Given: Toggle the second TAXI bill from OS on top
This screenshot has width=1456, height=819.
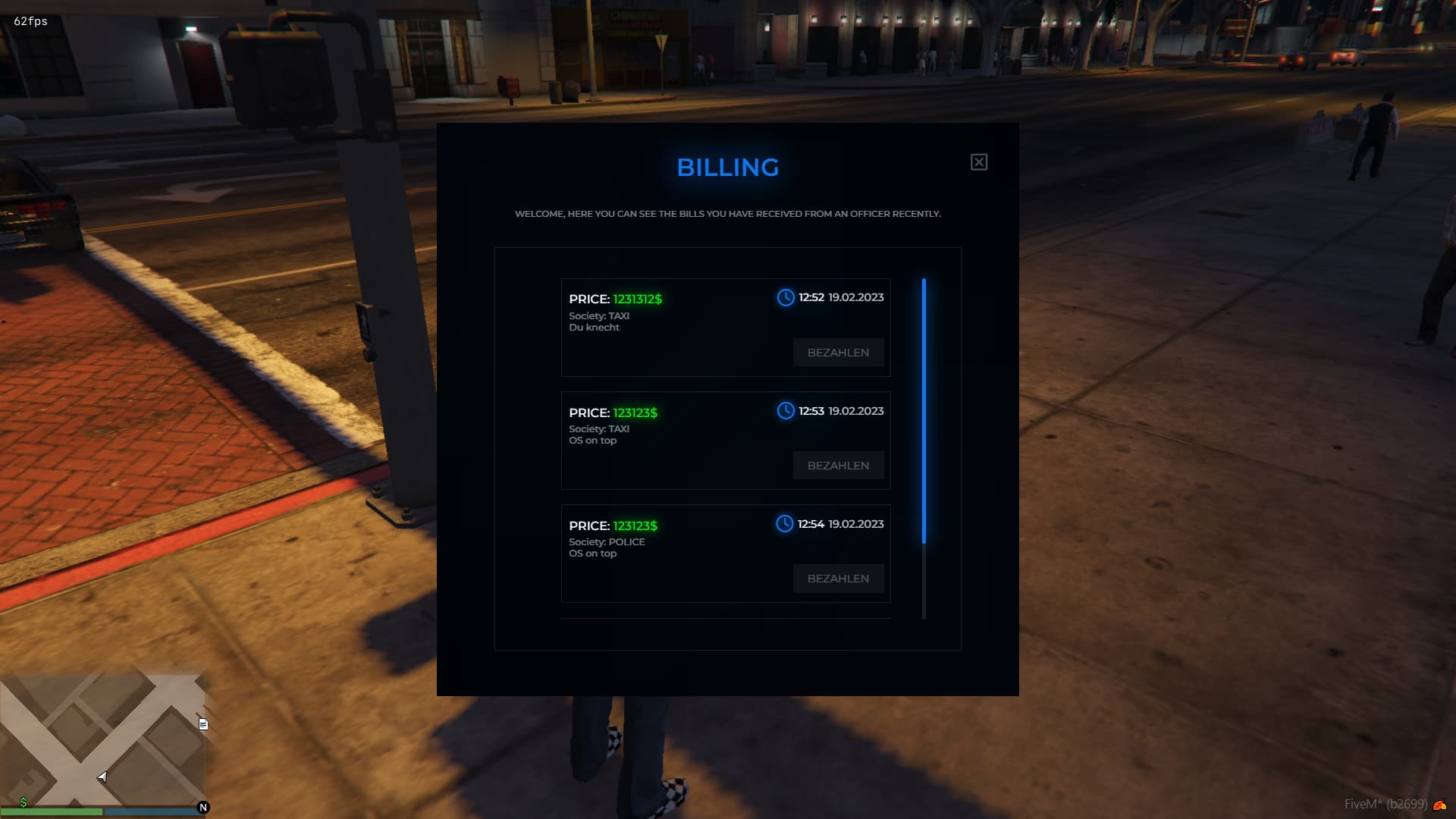Looking at the screenshot, I should point(726,440).
